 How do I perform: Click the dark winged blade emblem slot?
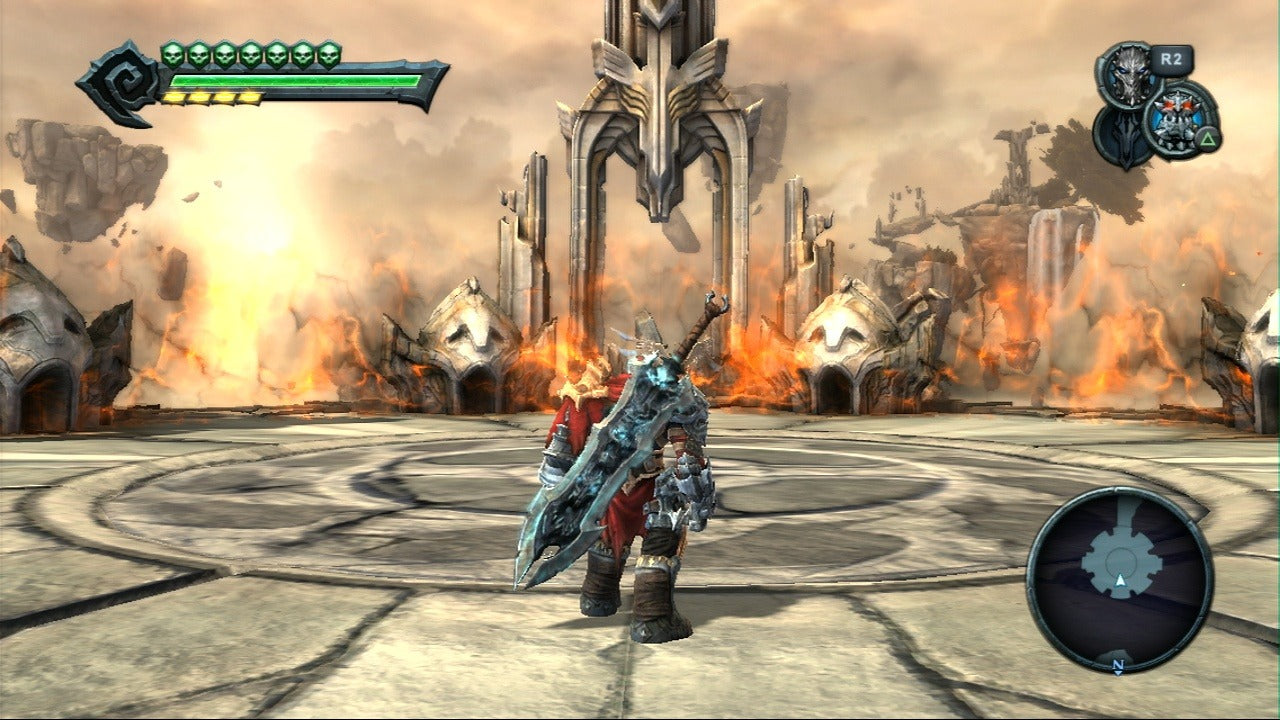coord(1118,138)
